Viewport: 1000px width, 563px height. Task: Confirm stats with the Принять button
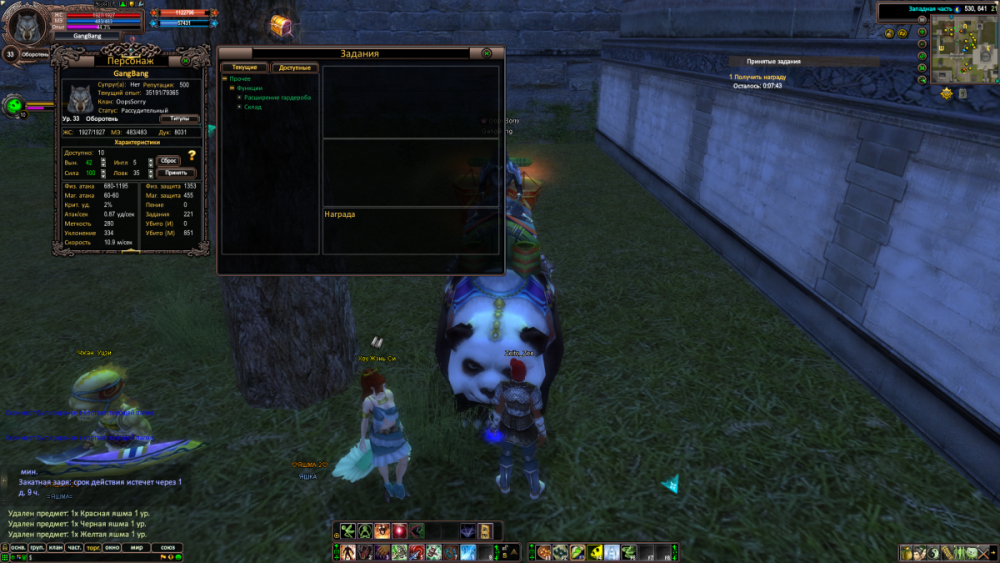pos(173,172)
